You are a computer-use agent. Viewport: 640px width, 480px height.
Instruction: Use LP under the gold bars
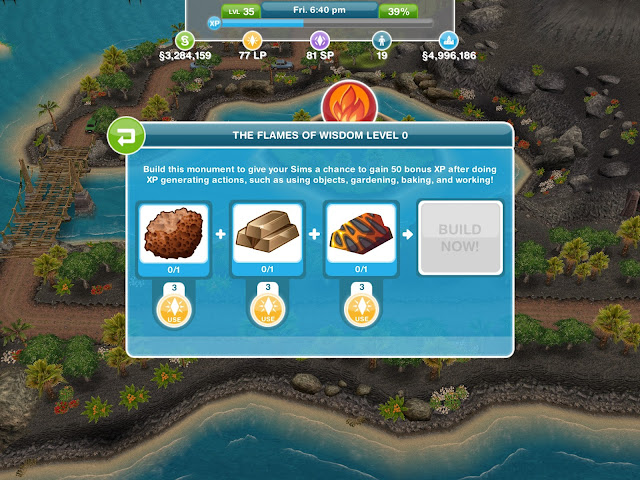tap(268, 307)
